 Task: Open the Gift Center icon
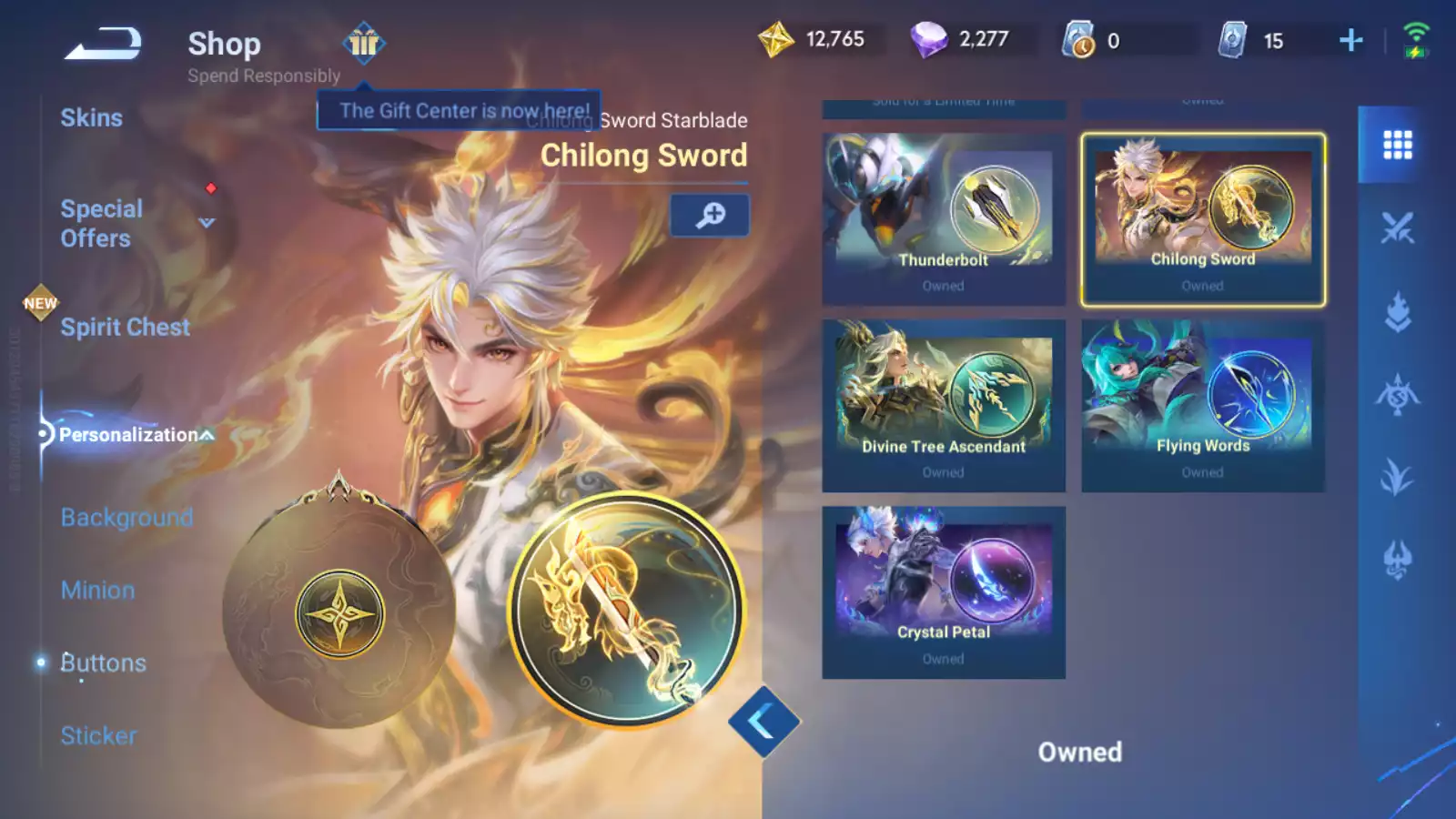(x=364, y=43)
